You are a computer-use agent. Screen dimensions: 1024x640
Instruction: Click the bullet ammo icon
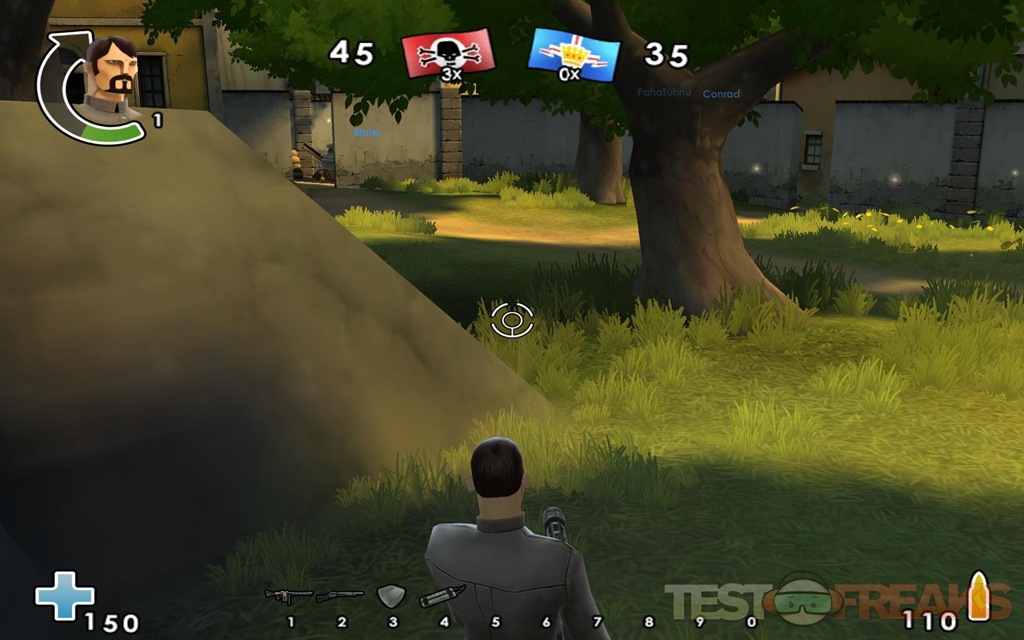[977, 598]
